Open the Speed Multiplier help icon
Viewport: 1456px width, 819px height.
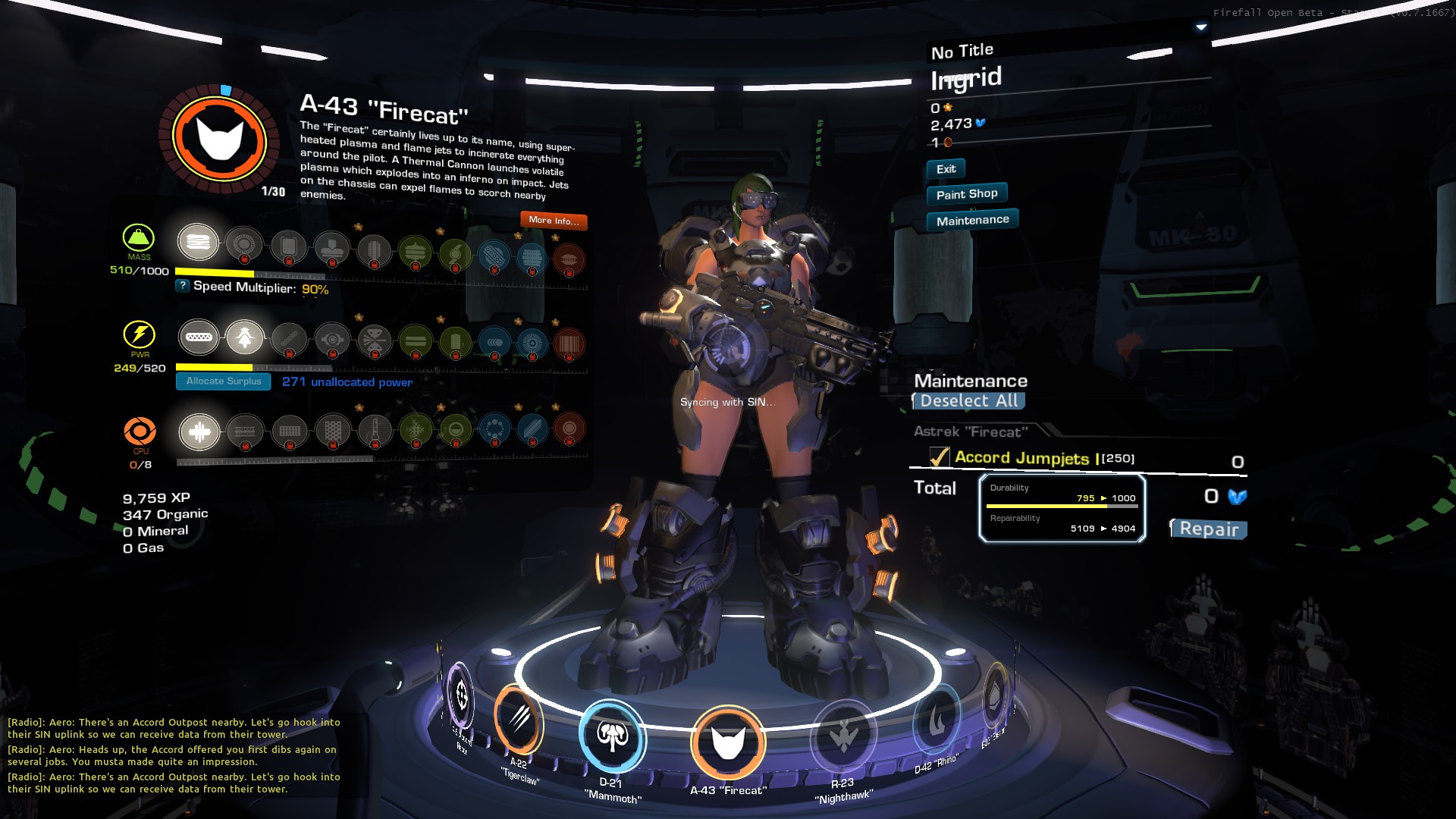click(x=183, y=286)
